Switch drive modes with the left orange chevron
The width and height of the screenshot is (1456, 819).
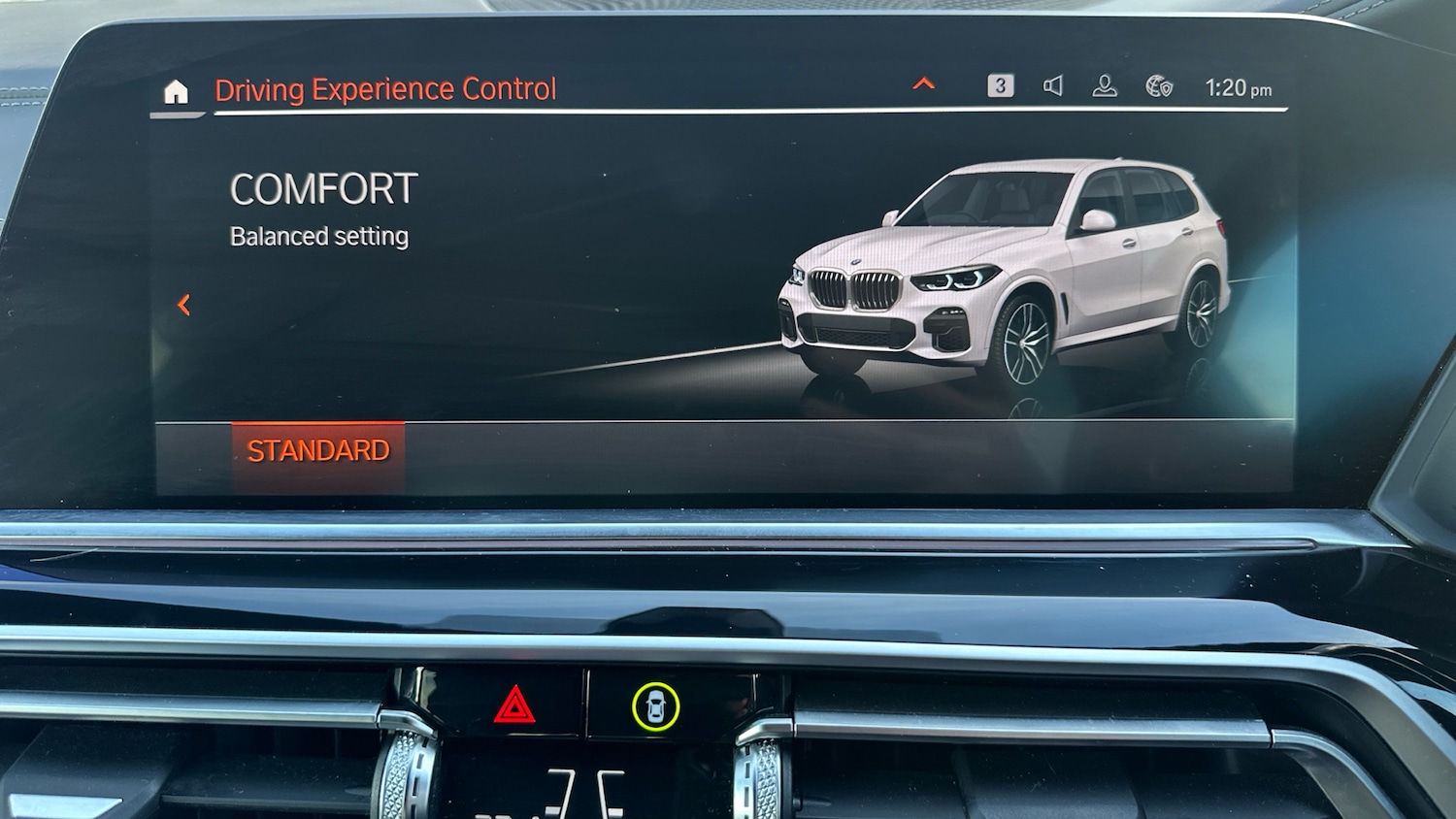[x=183, y=305]
